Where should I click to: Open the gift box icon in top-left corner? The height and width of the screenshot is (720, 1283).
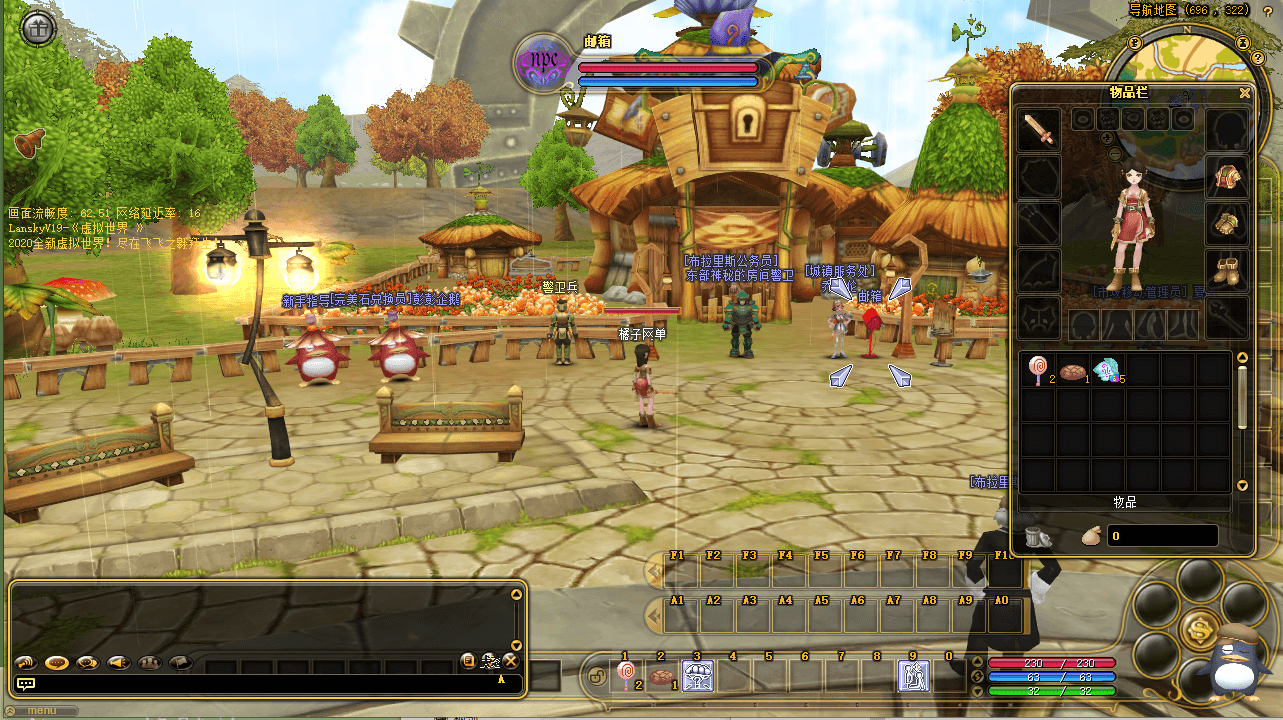click(x=38, y=29)
